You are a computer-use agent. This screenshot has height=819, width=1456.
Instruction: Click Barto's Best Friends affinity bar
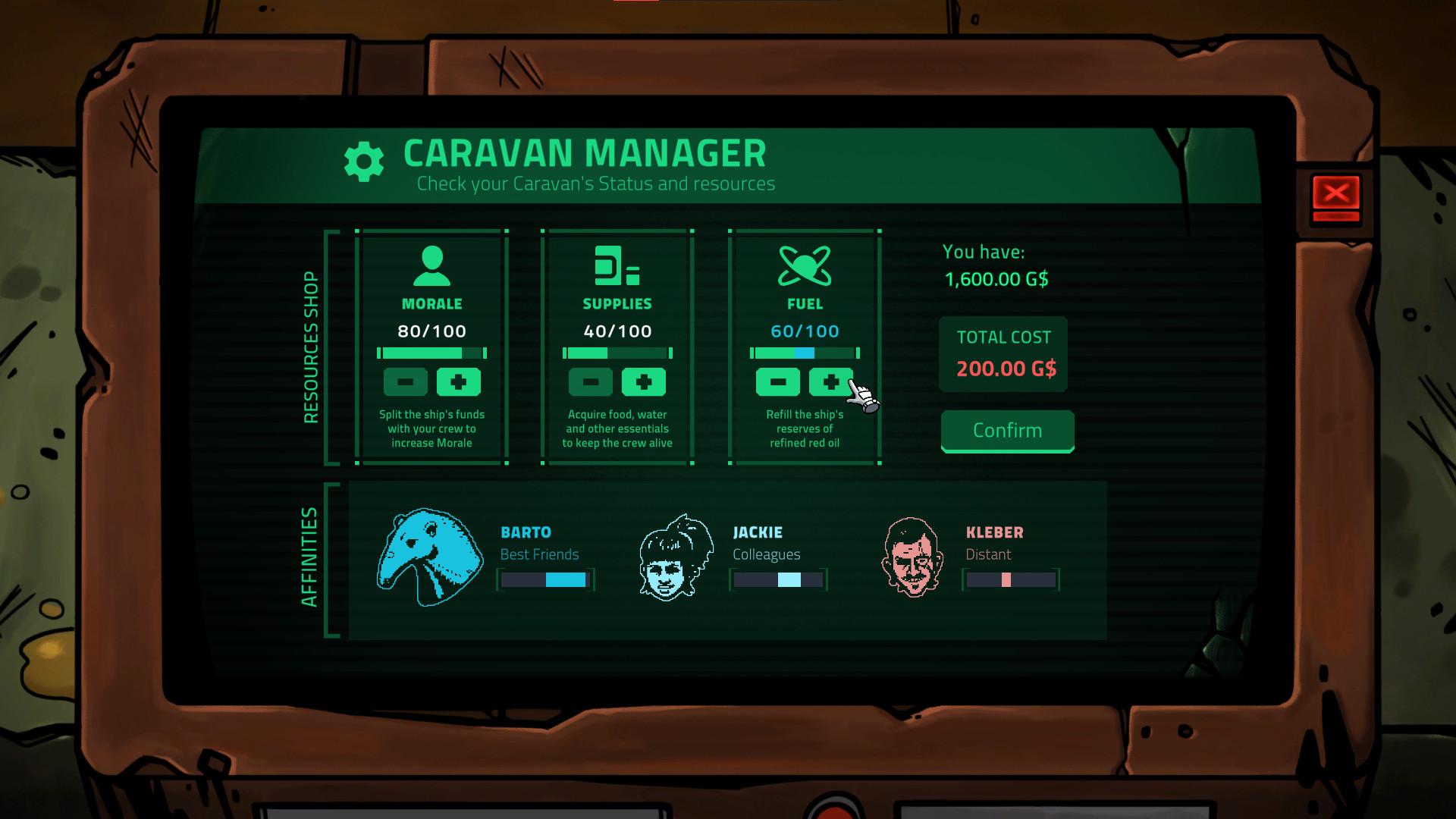point(545,579)
